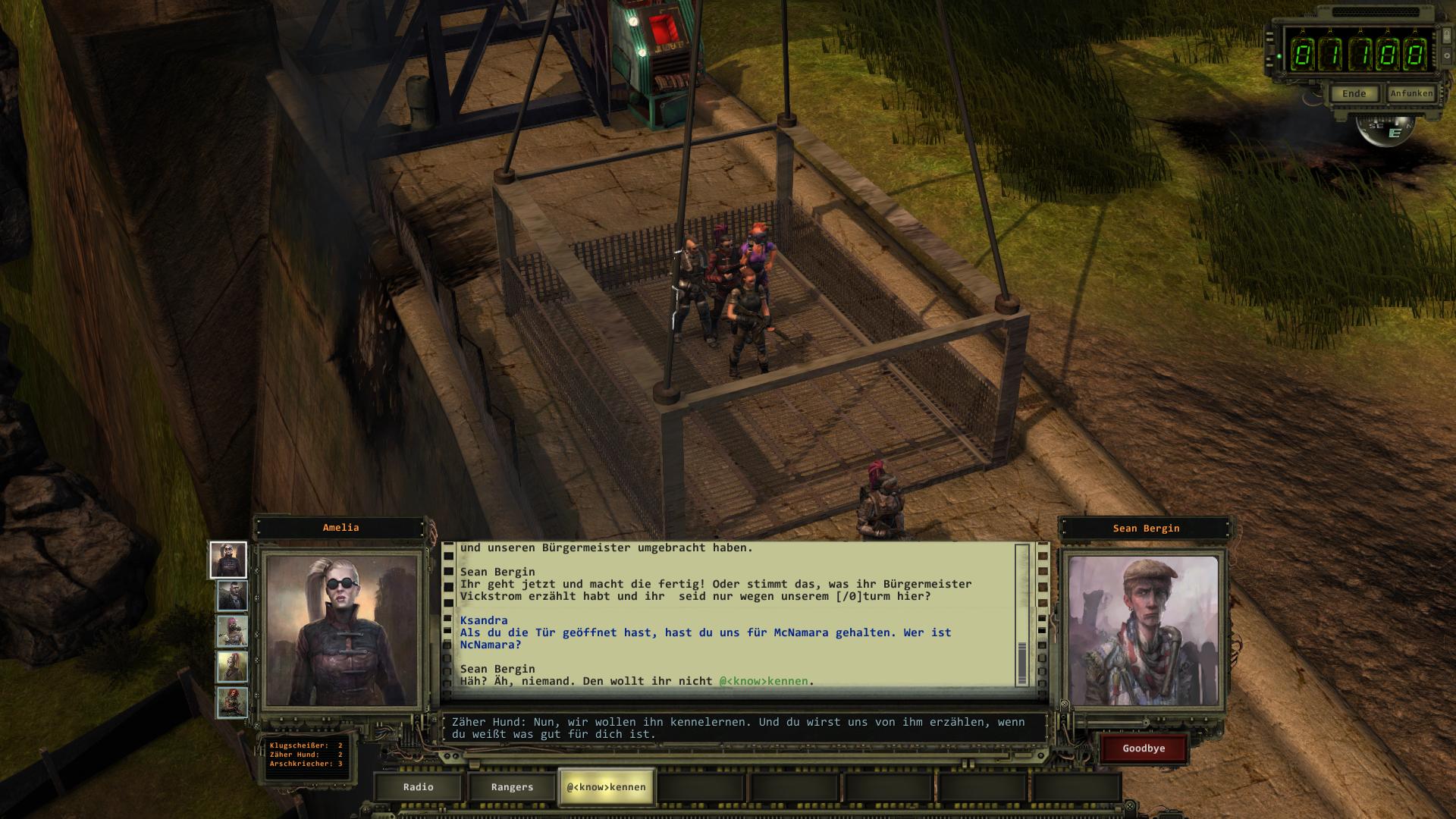The image size is (1456, 819).
Task: Click the compass below the clock panel
Action: [x=1385, y=131]
